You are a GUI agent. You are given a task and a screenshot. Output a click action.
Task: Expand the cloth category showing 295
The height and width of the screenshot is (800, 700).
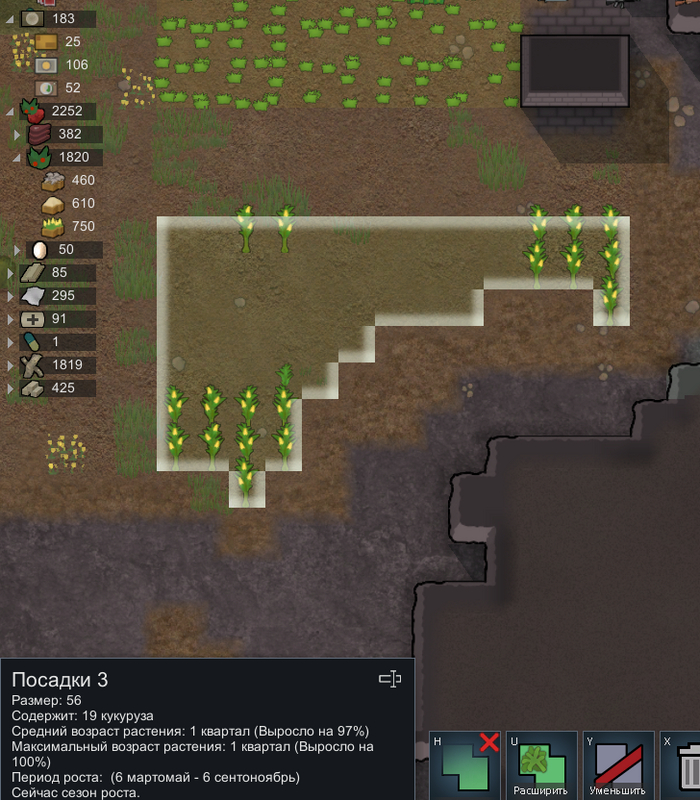tap(10, 296)
